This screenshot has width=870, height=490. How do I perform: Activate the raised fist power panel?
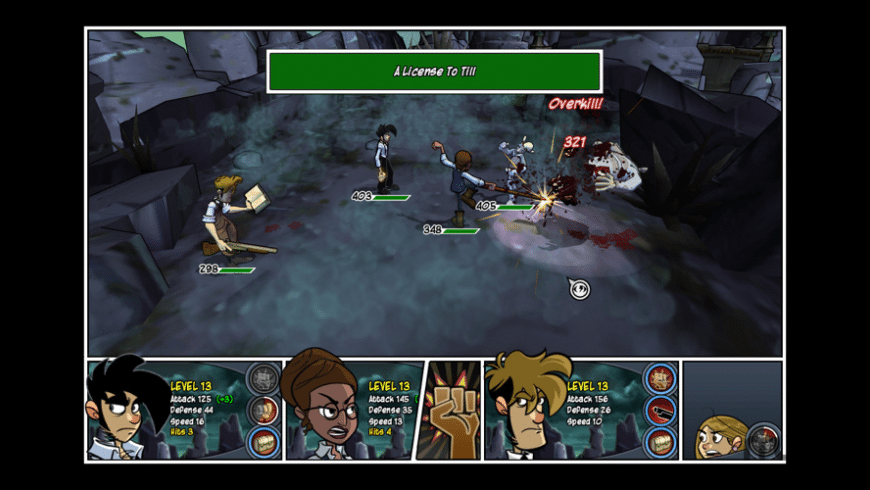pyautogui.click(x=448, y=411)
